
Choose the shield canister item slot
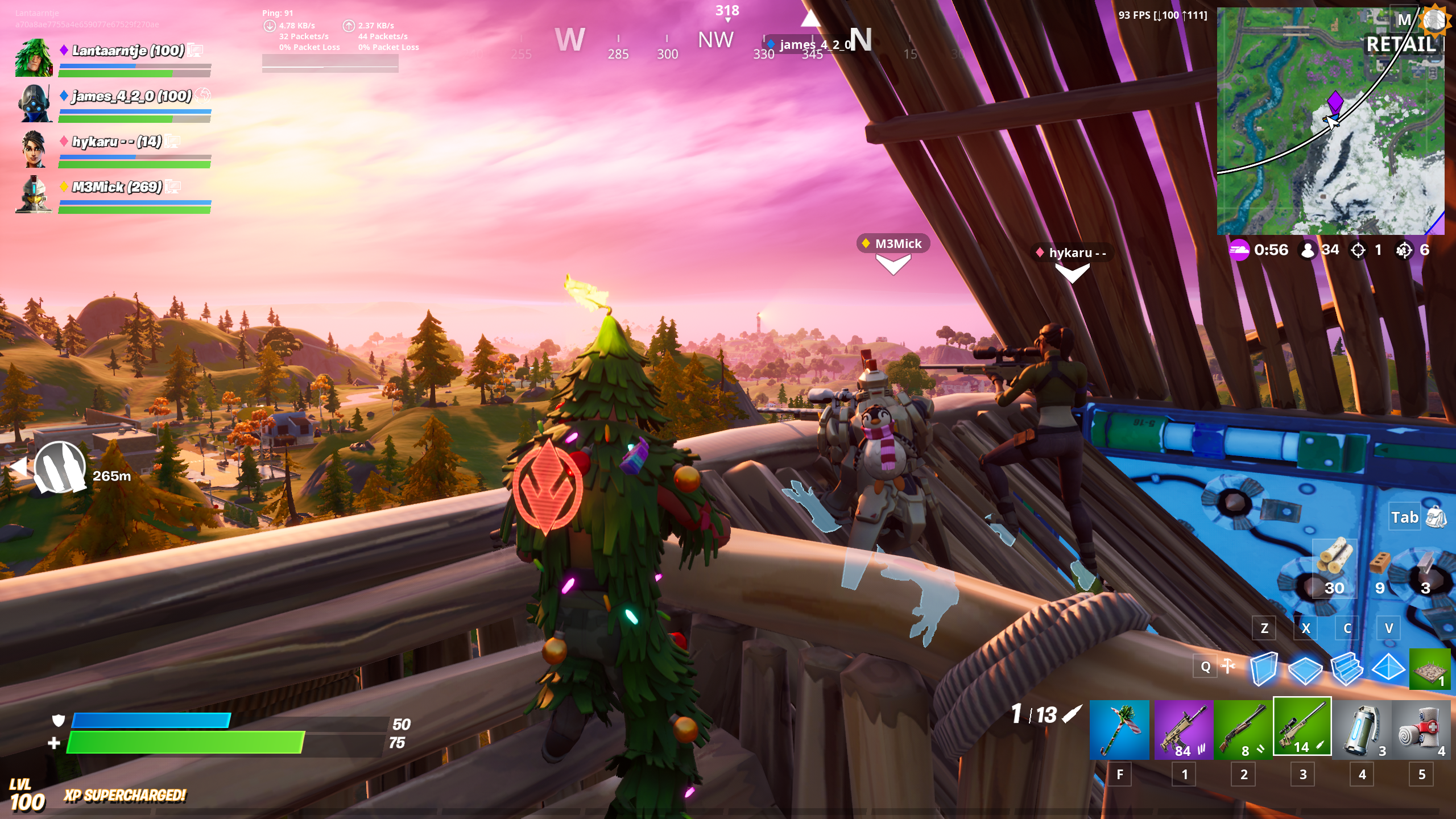pyautogui.click(x=1362, y=729)
